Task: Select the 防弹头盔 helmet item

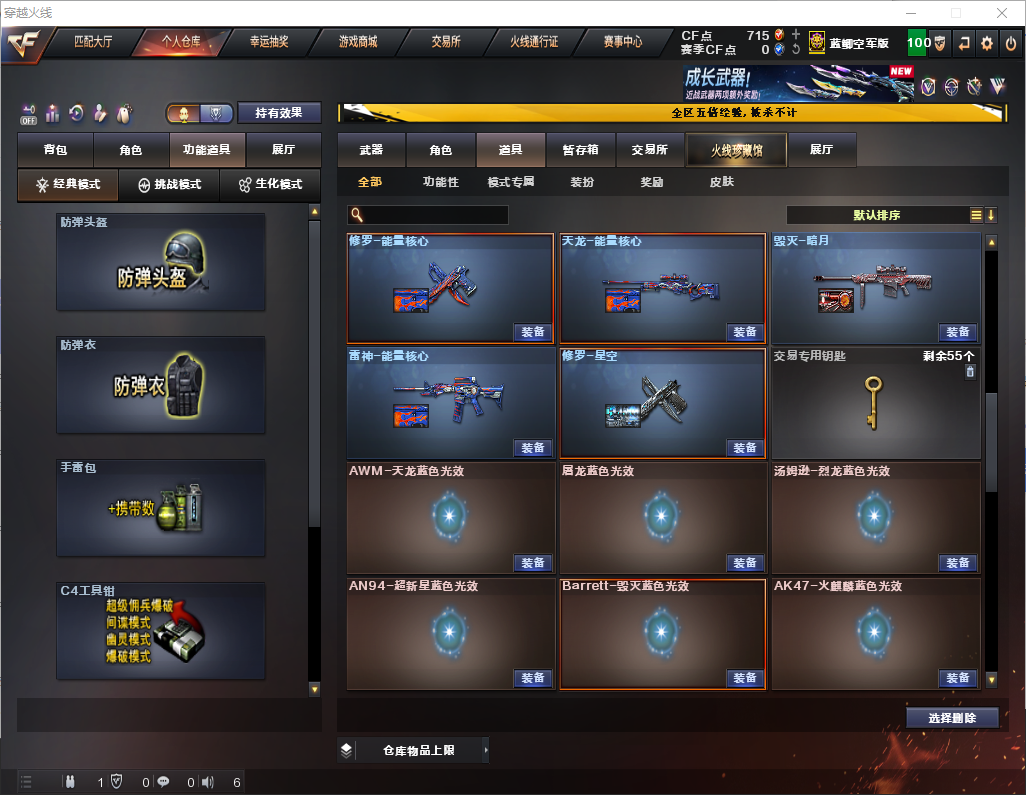Action: pos(161,262)
